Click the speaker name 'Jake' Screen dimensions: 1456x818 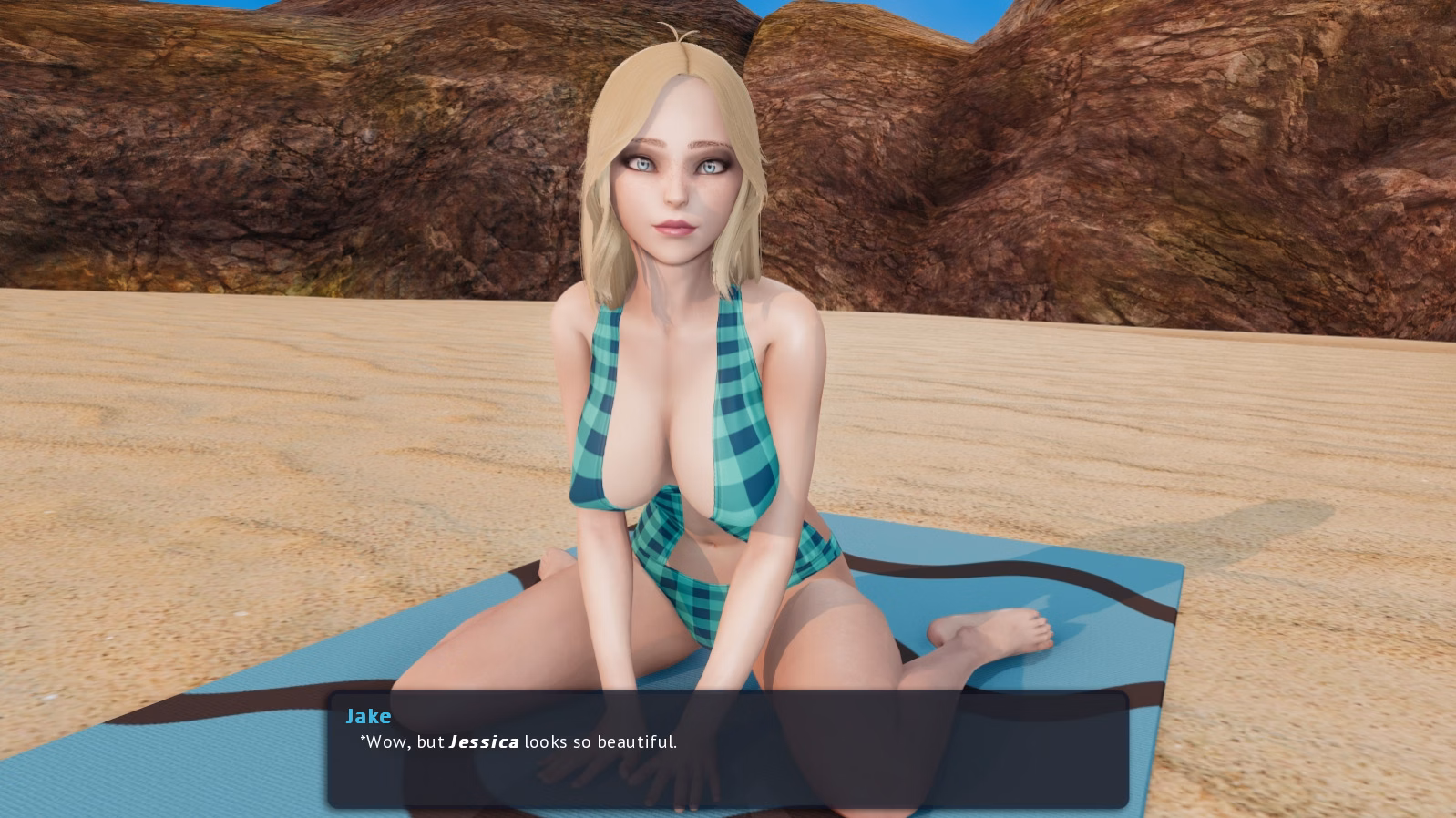coord(369,716)
